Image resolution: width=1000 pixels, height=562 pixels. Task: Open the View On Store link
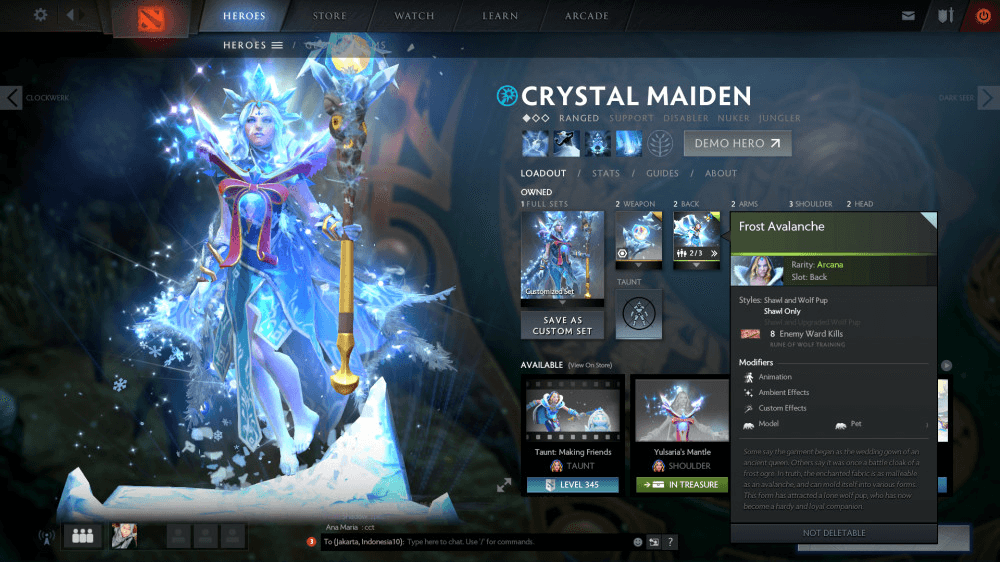590,365
